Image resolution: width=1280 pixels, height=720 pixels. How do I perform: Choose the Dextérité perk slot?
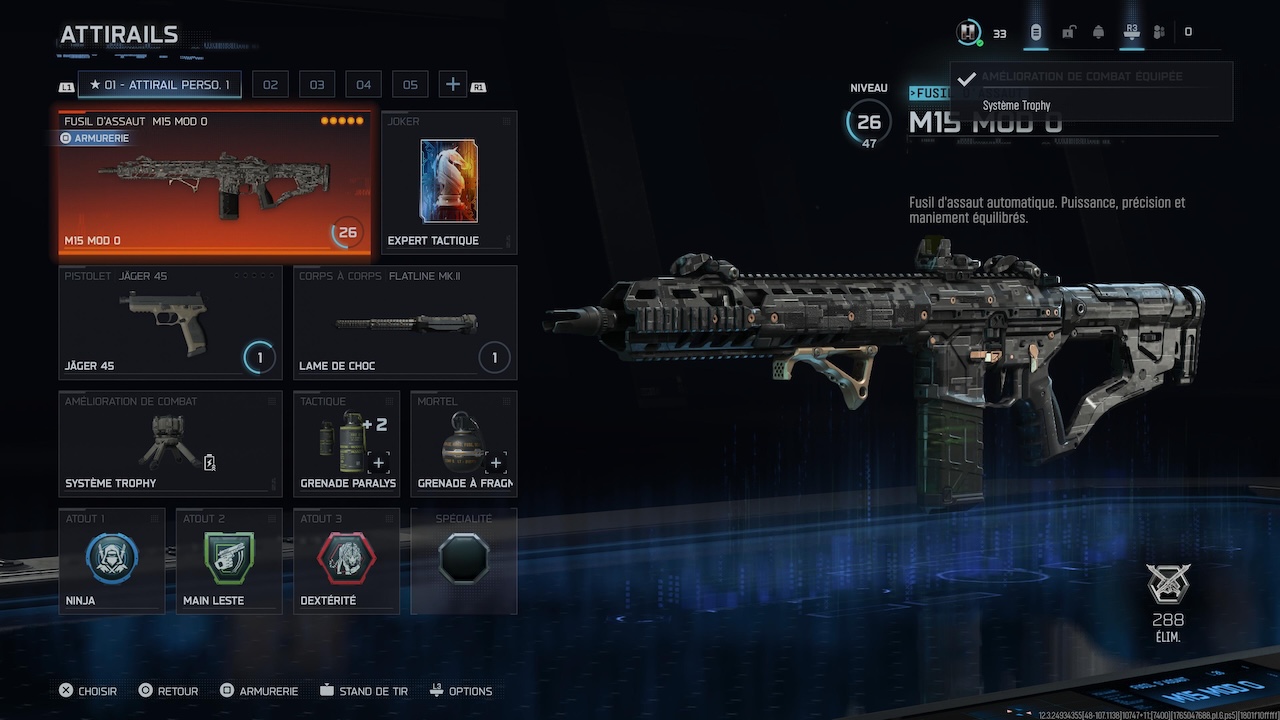(x=346, y=560)
